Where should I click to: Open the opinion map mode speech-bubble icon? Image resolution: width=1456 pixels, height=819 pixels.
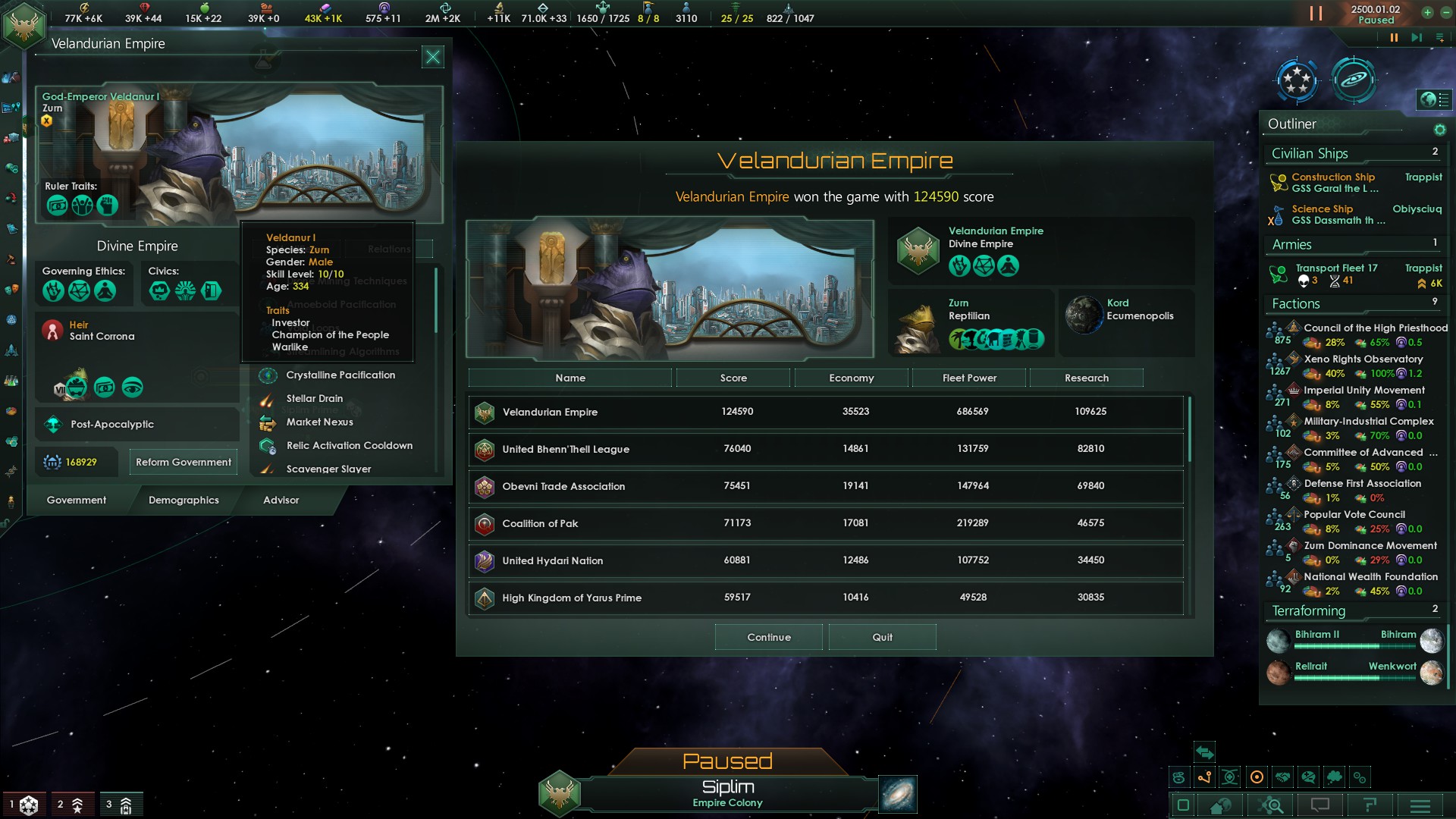click(1309, 777)
